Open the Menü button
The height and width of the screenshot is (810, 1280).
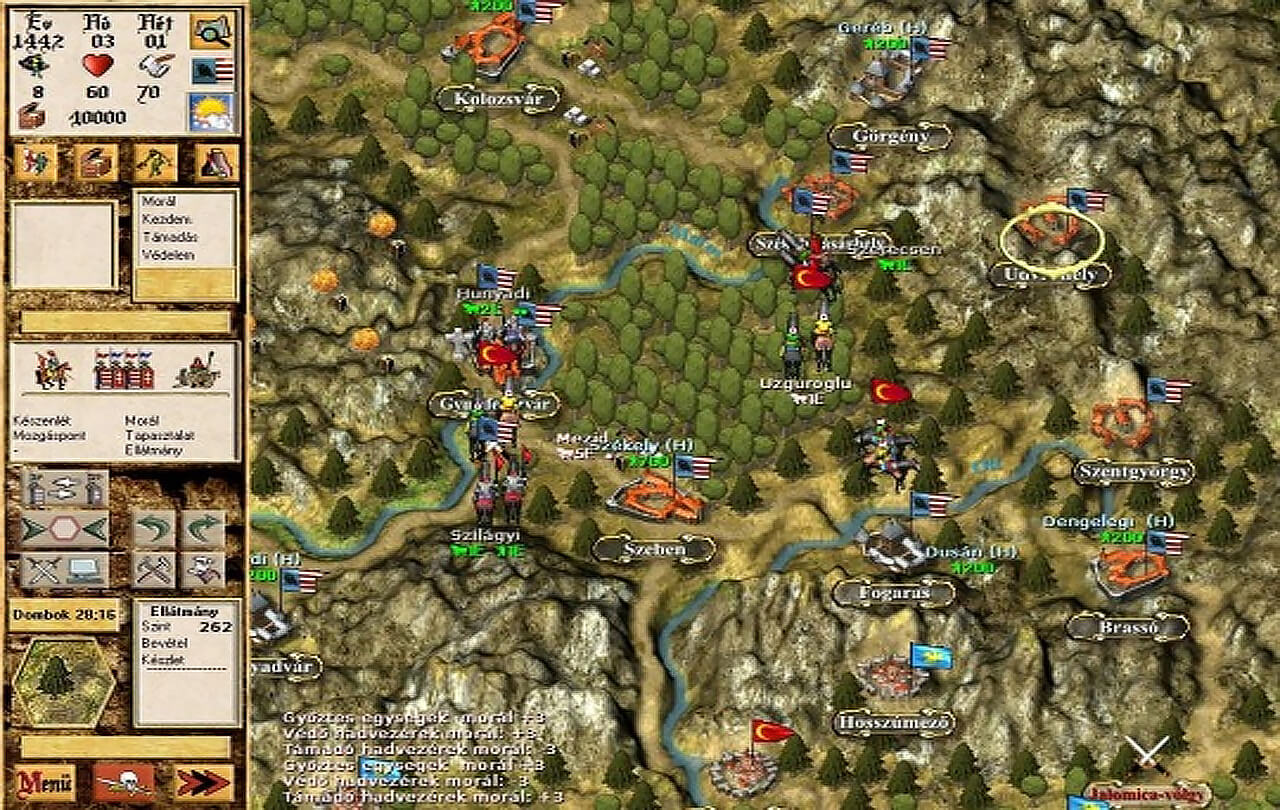pos(44,781)
